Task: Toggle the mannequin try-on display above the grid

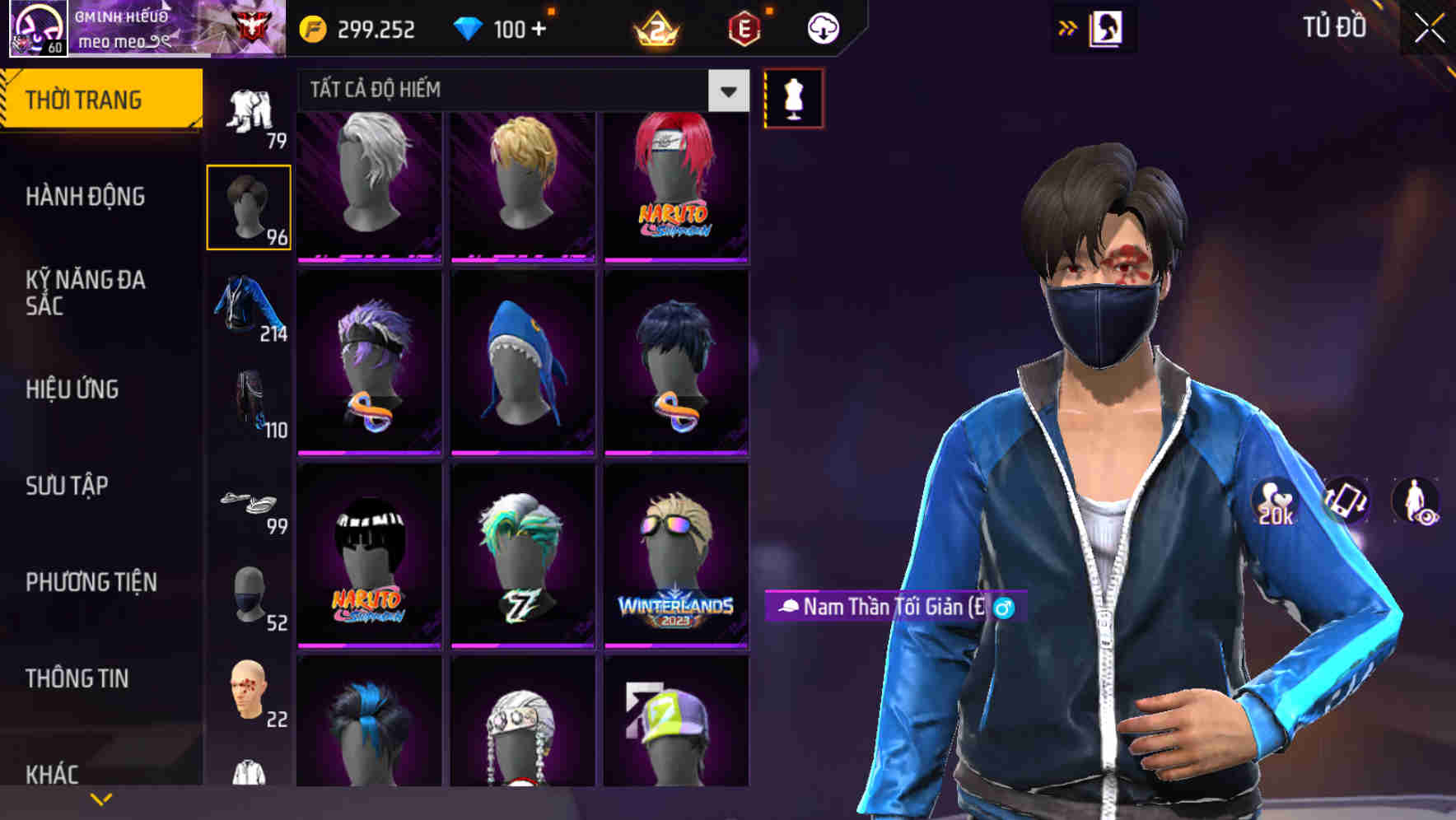Action: [x=793, y=97]
